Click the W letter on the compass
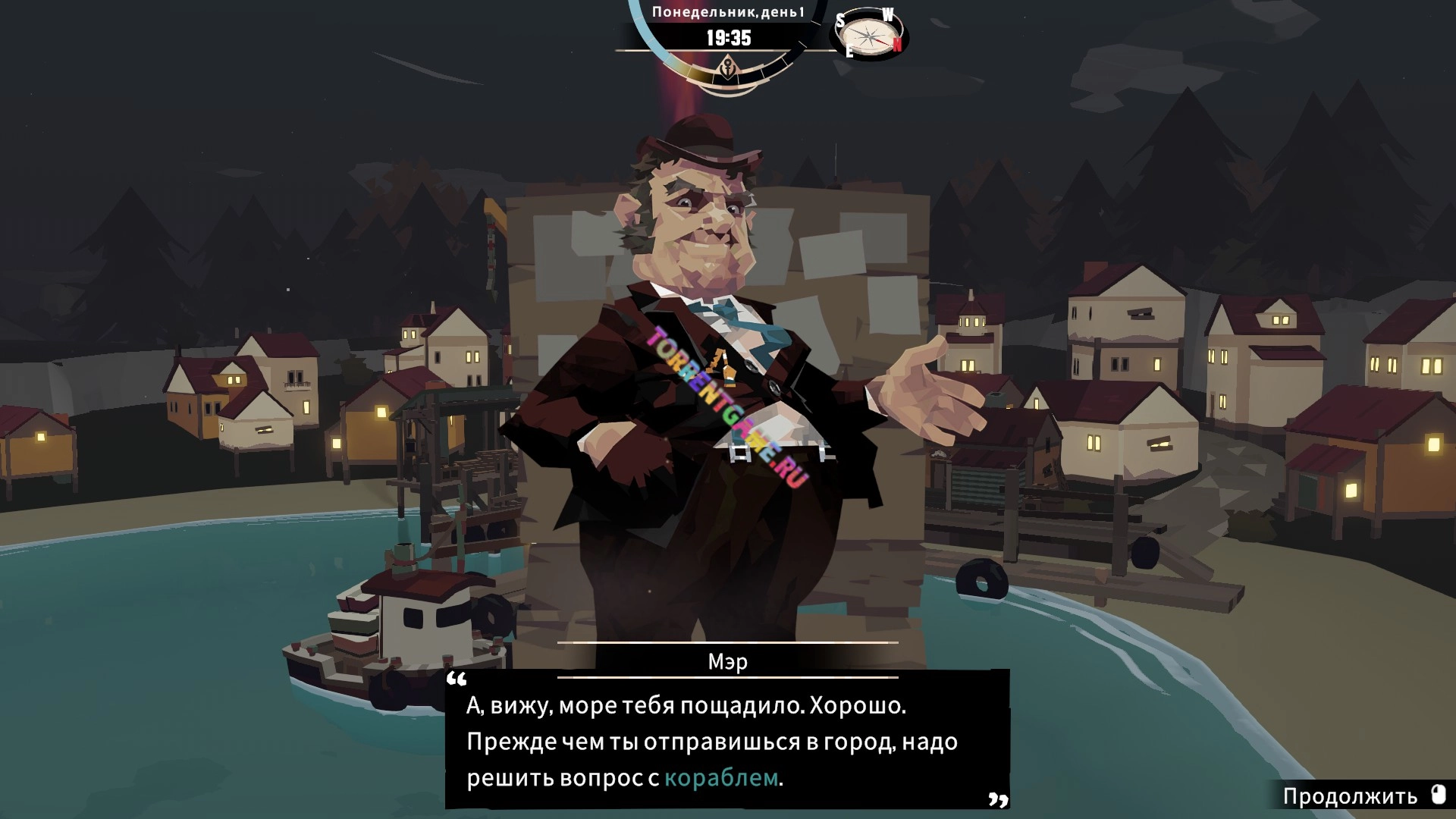This screenshot has height=819, width=1456. (x=886, y=14)
